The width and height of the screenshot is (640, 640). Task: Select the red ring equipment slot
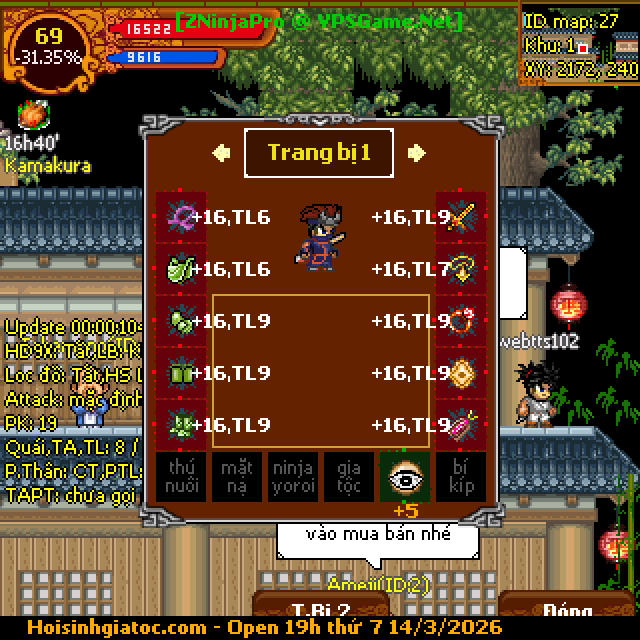(x=460, y=321)
